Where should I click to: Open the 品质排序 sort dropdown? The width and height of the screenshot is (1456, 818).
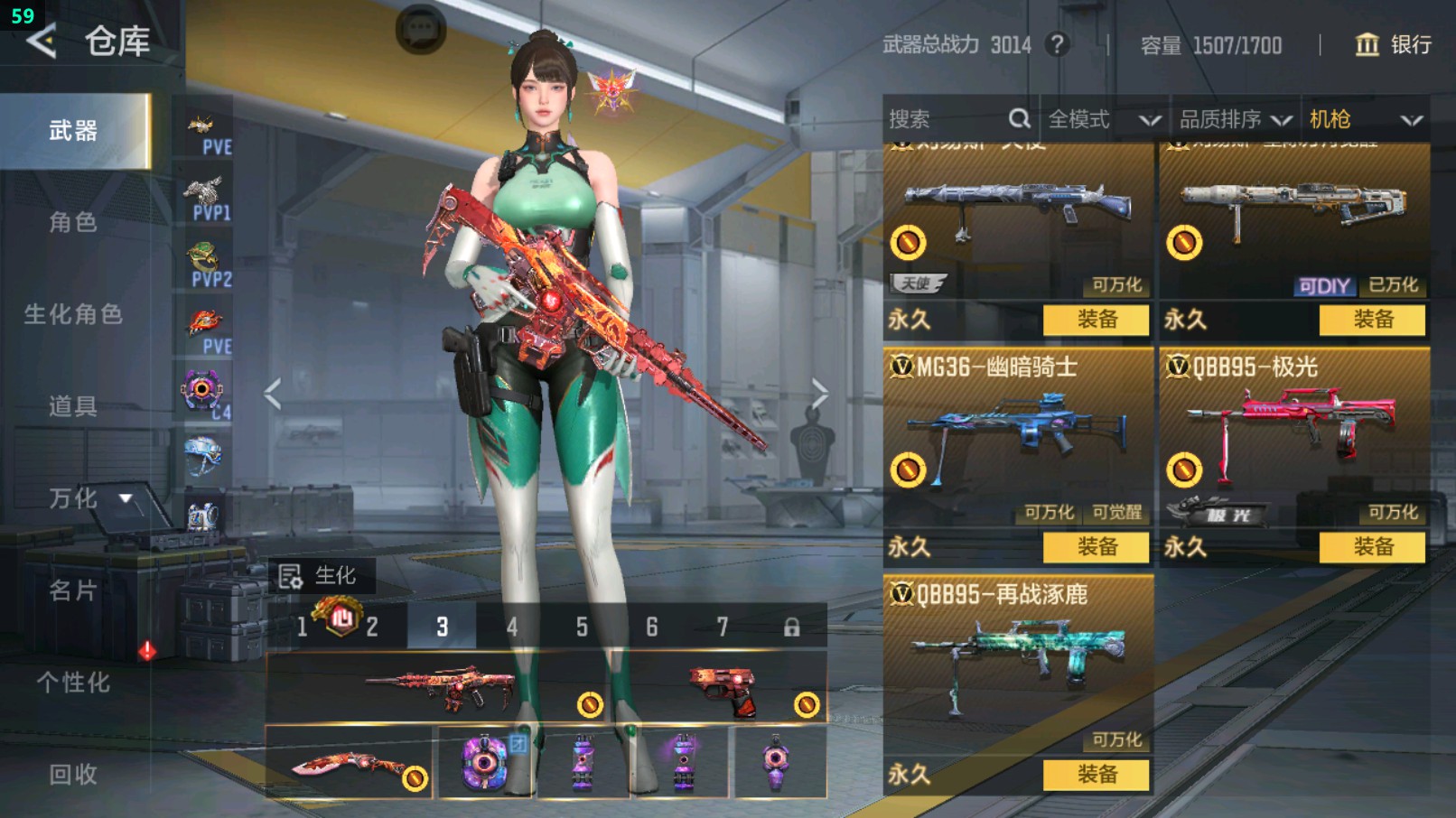point(1235,119)
